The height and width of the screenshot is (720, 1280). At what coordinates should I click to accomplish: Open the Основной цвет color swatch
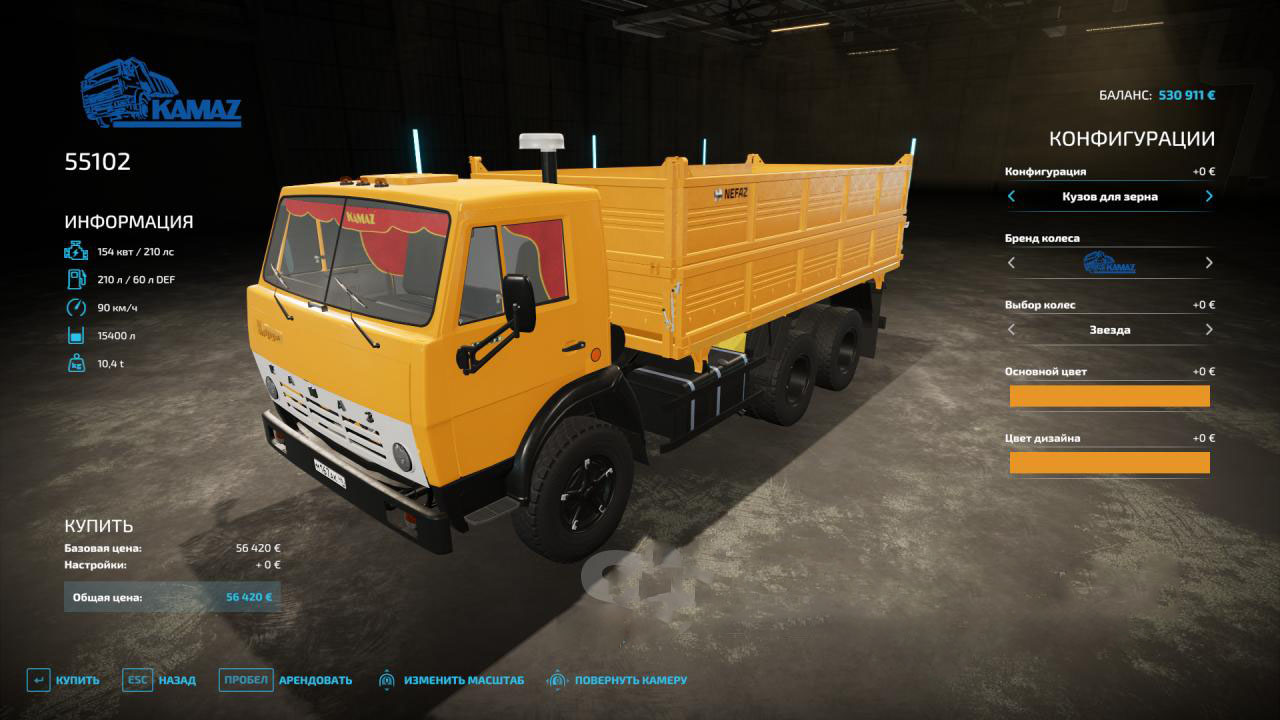tap(1109, 396)
